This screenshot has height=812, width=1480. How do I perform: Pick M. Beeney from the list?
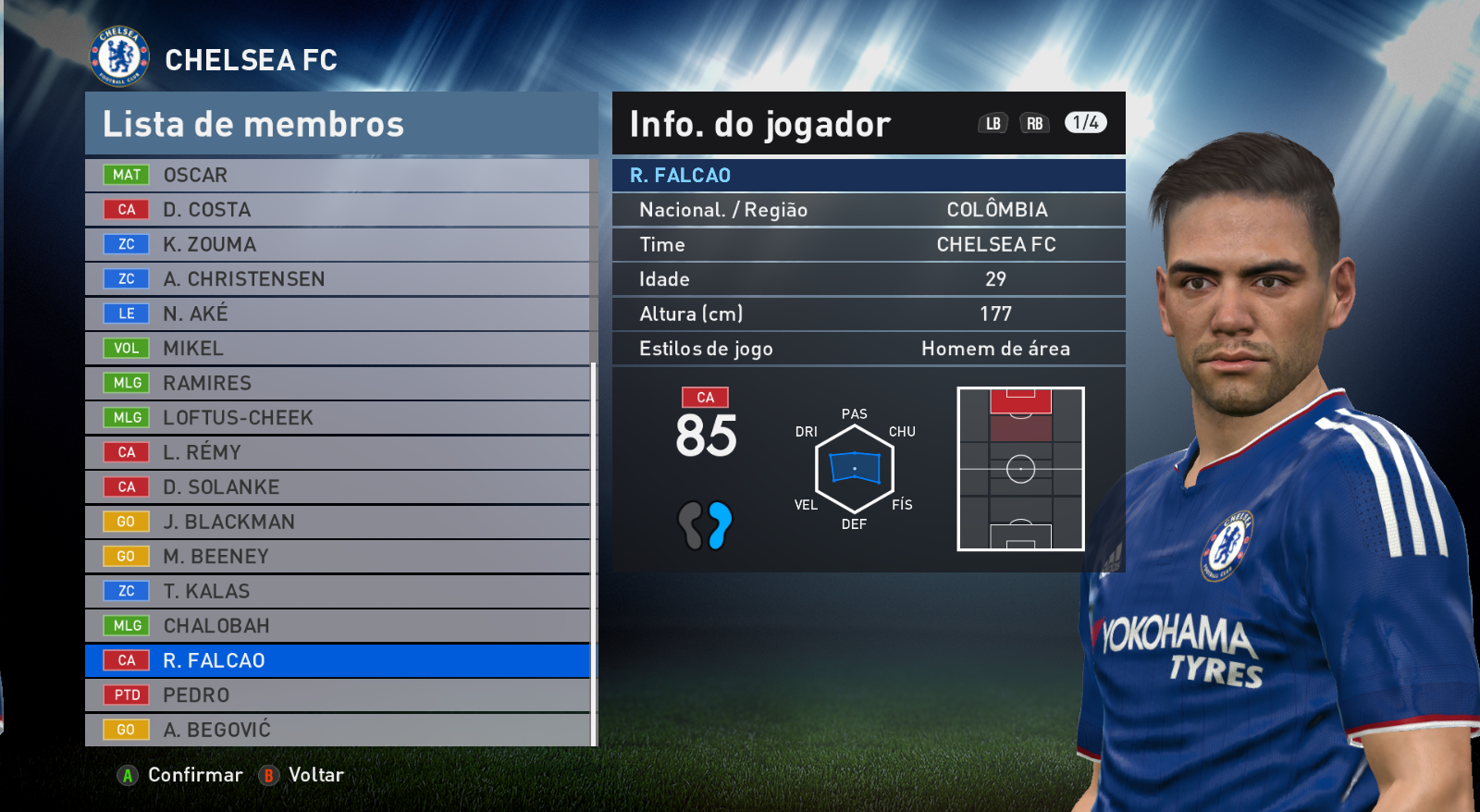(x=338, y=557)
